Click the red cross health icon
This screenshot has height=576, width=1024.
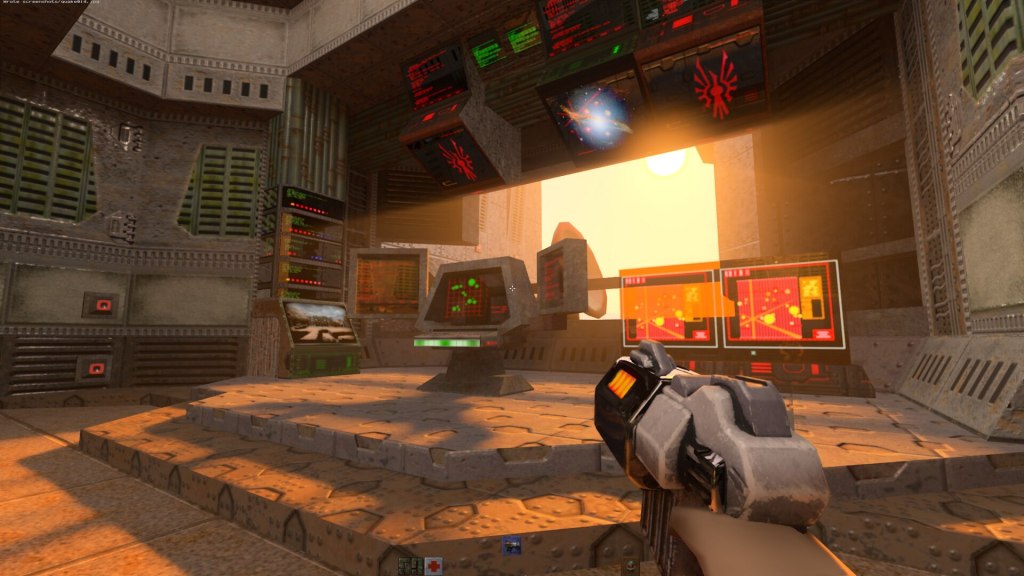click(432, 566)
